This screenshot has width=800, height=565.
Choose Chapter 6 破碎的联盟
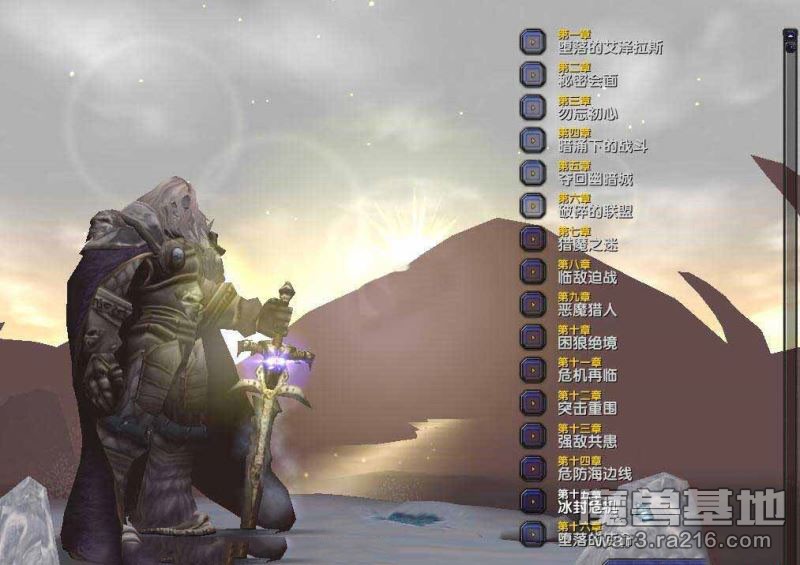coord(534,205)
